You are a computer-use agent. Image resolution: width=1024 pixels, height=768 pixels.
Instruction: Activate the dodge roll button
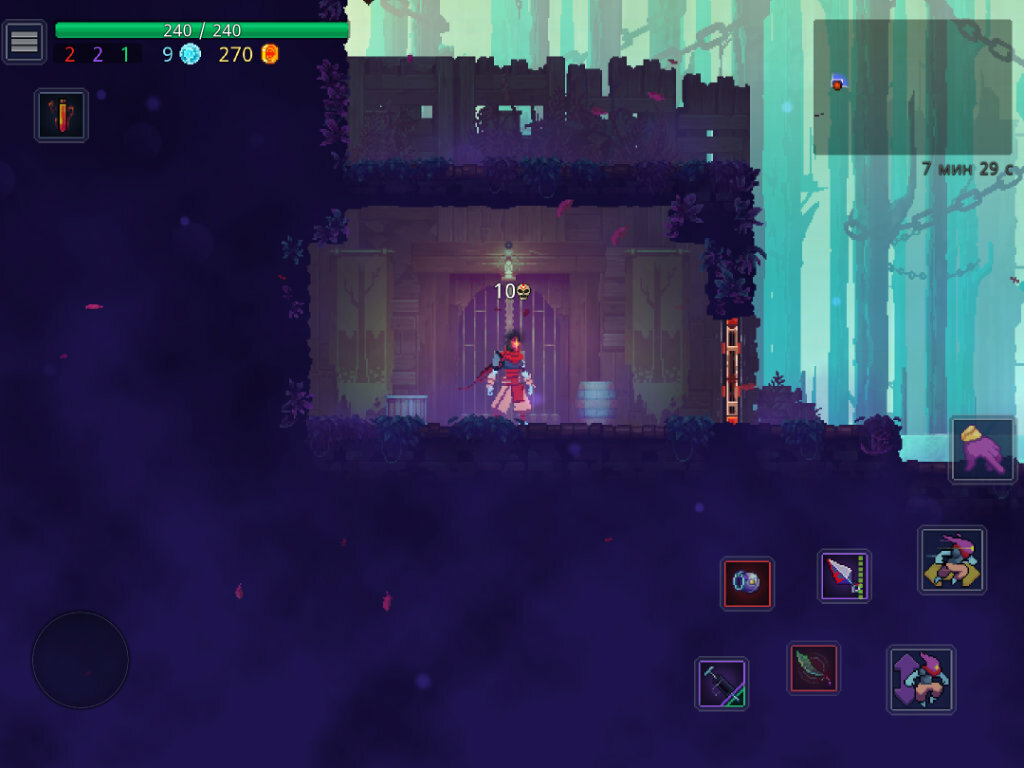(951, 560)
